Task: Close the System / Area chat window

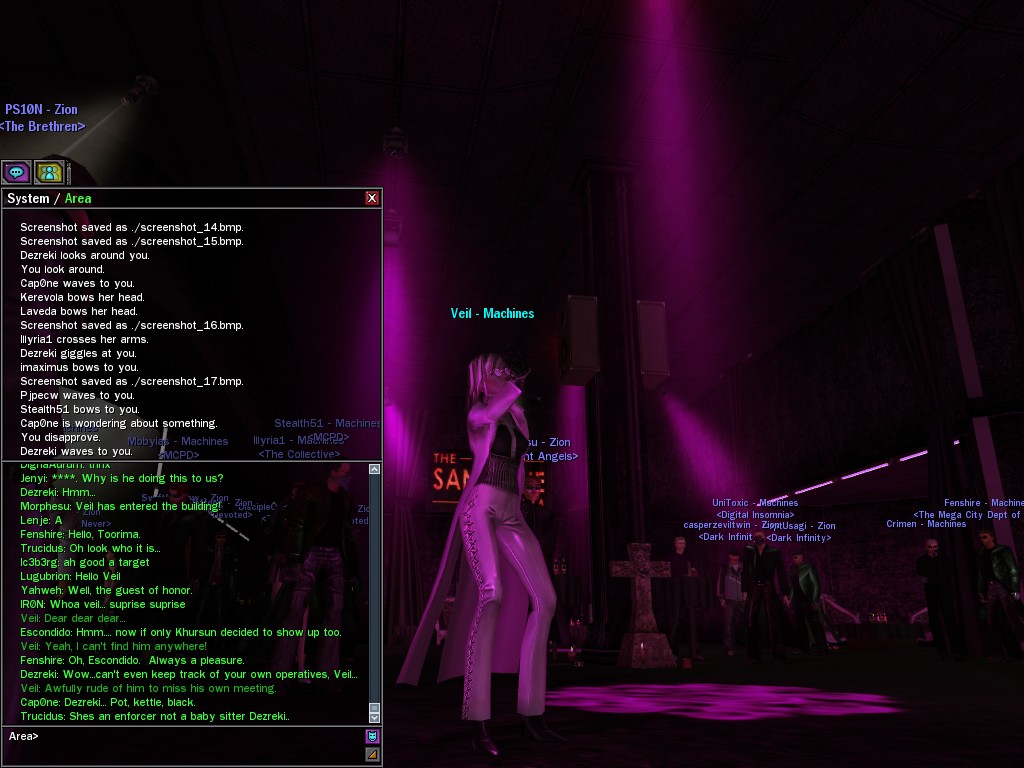Action: (x=372, y=198)
